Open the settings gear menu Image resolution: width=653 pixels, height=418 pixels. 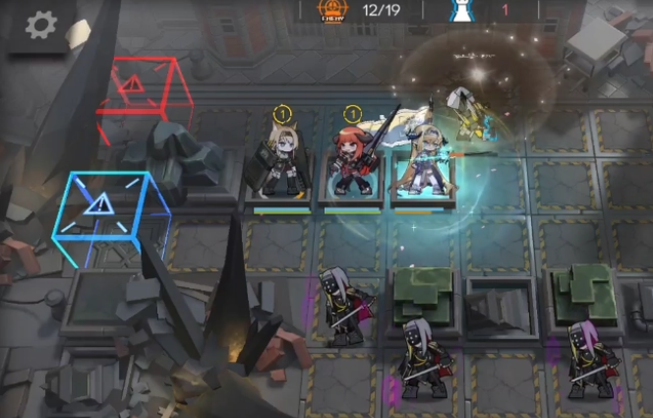(x=40, y=25)
